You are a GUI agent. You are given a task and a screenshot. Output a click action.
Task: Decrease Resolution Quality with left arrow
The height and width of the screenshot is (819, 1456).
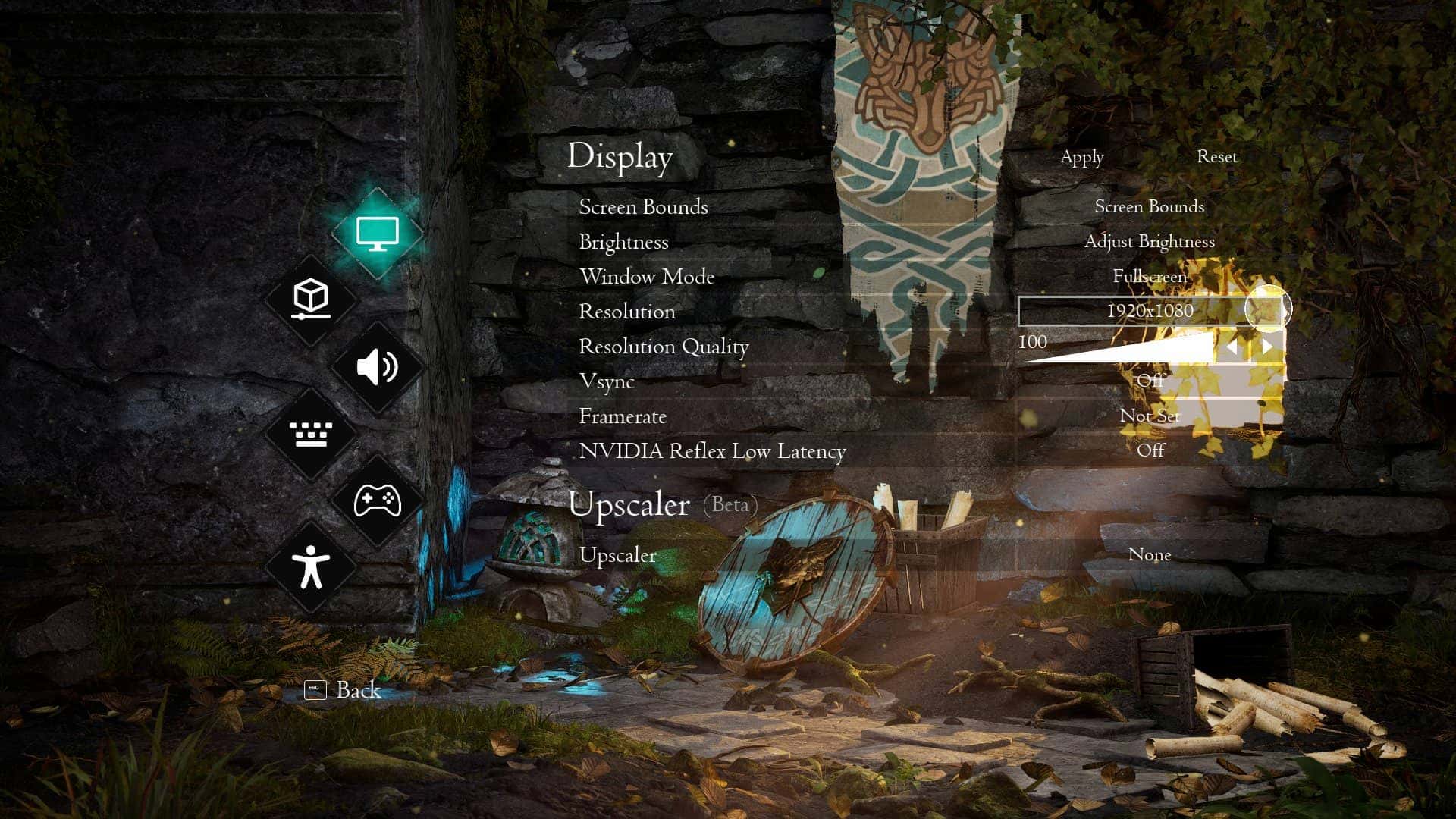coord(1232,347)
